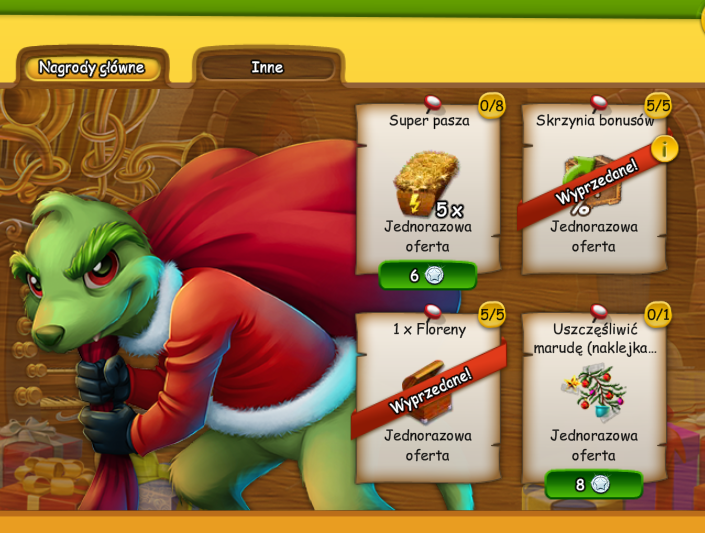Select the sold-out Skrzynia bonusów card
705x533 pixels.
click(592, 190)
